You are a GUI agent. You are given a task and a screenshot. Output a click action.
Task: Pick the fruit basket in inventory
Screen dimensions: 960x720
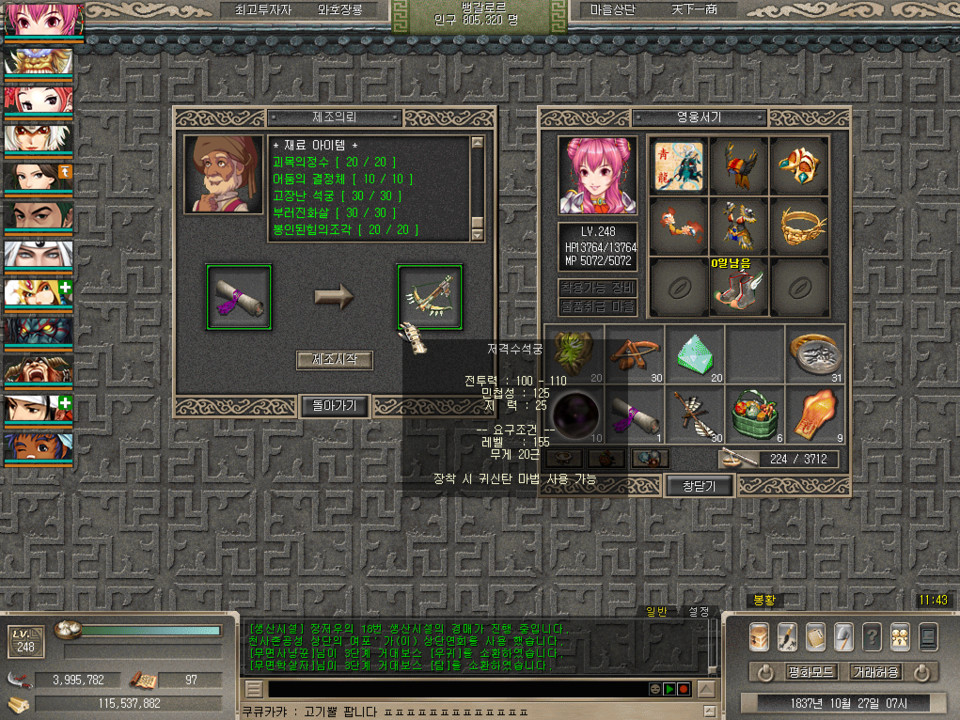[x=754, y=412]
